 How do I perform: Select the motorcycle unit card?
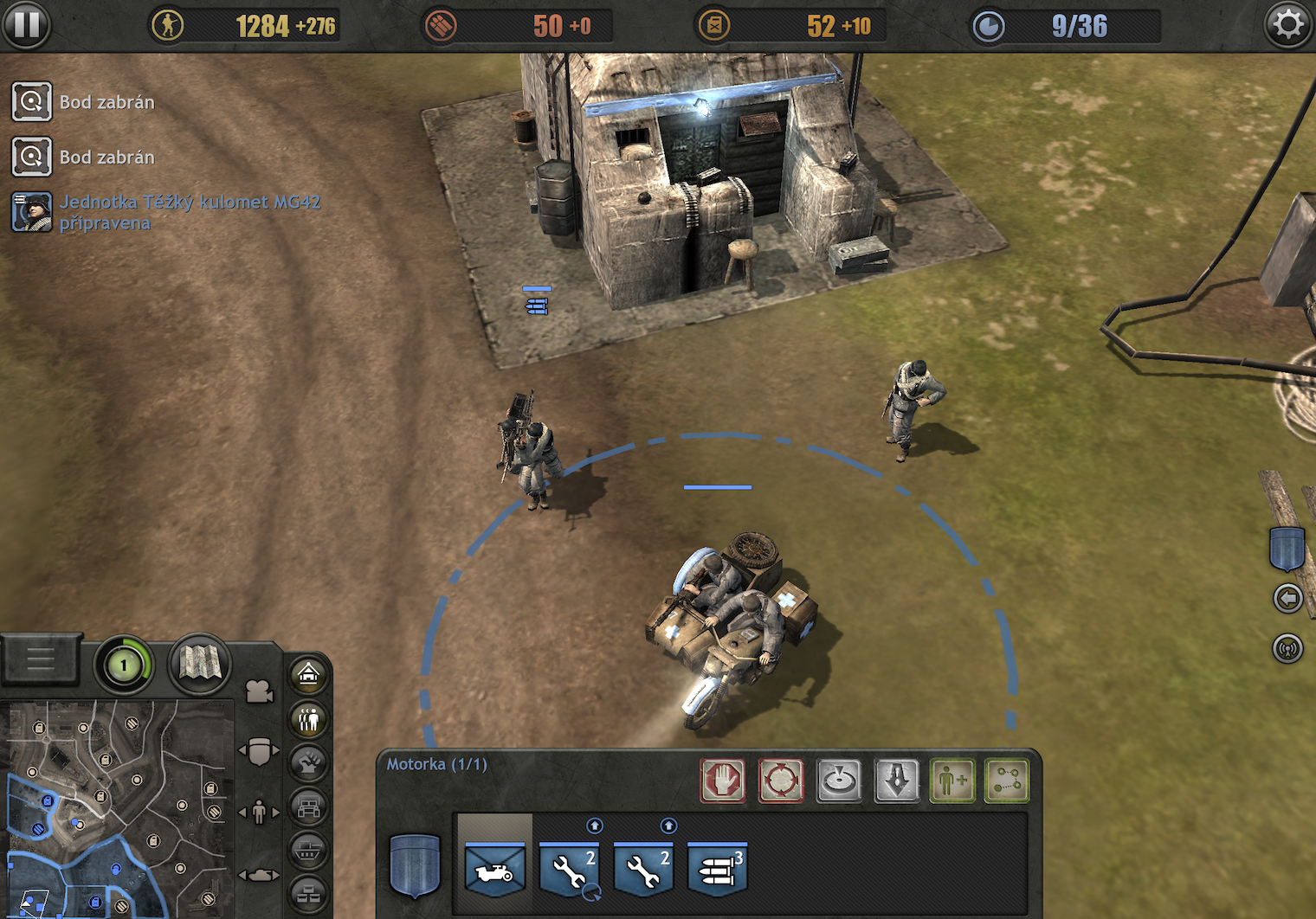495,870
